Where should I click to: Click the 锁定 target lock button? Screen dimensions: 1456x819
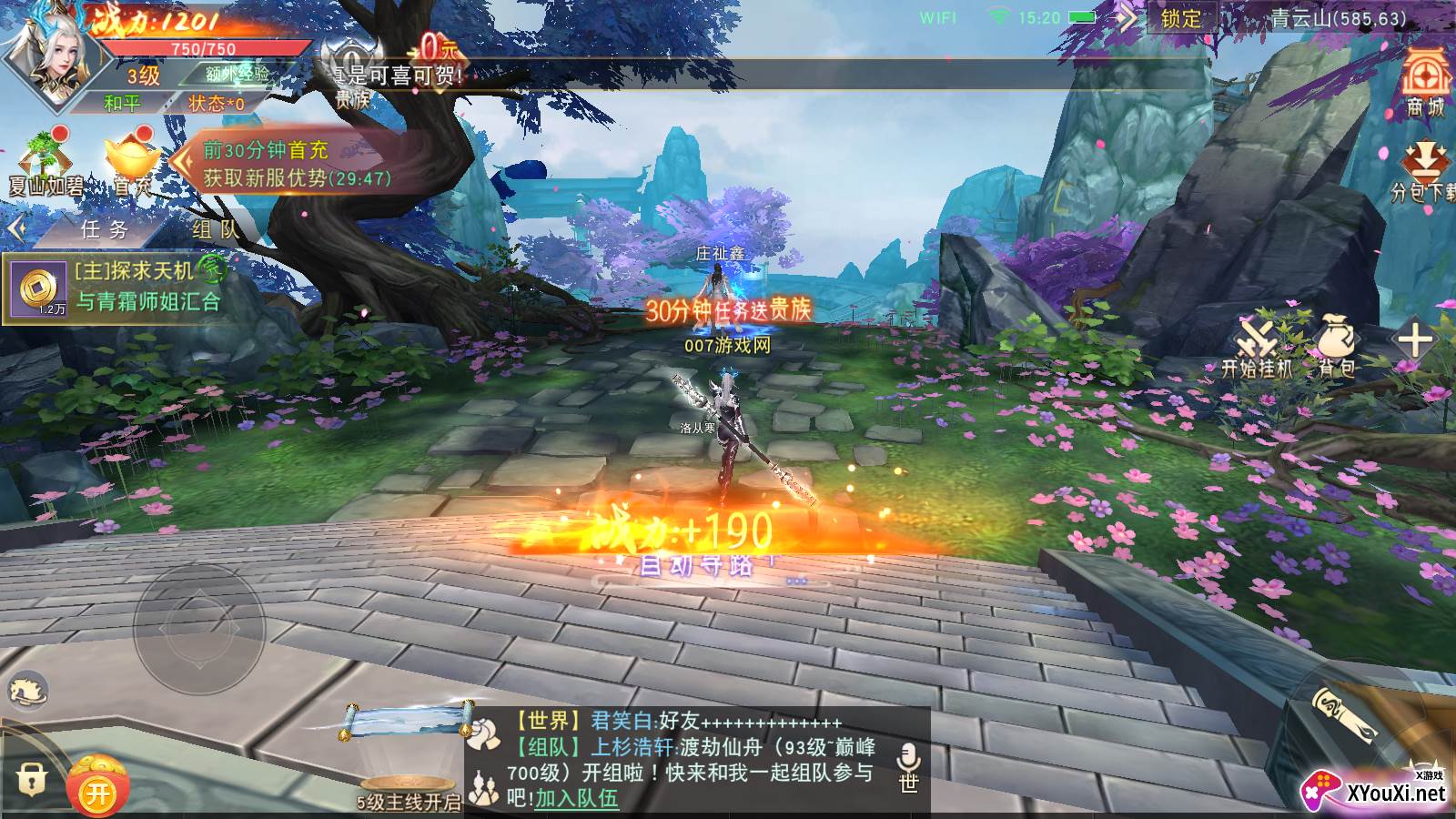pyautogui.click(x=1181, y=19)
